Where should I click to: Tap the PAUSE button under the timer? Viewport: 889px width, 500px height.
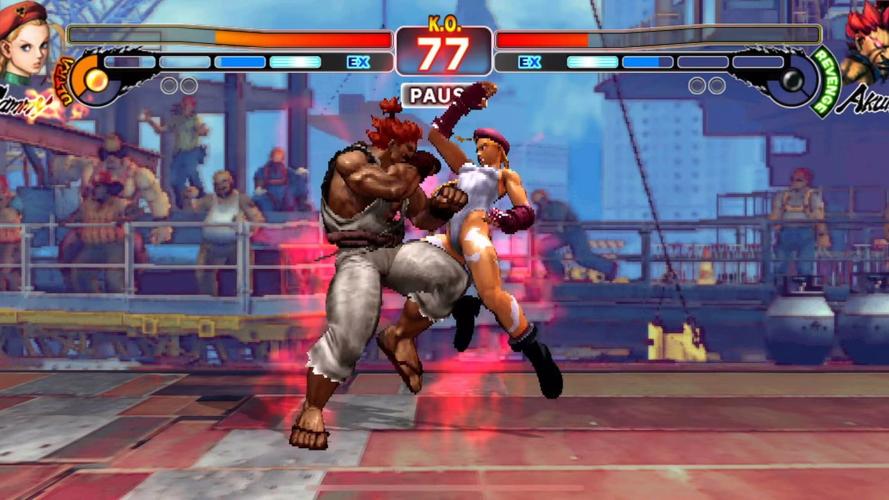[x=437, y=95]
